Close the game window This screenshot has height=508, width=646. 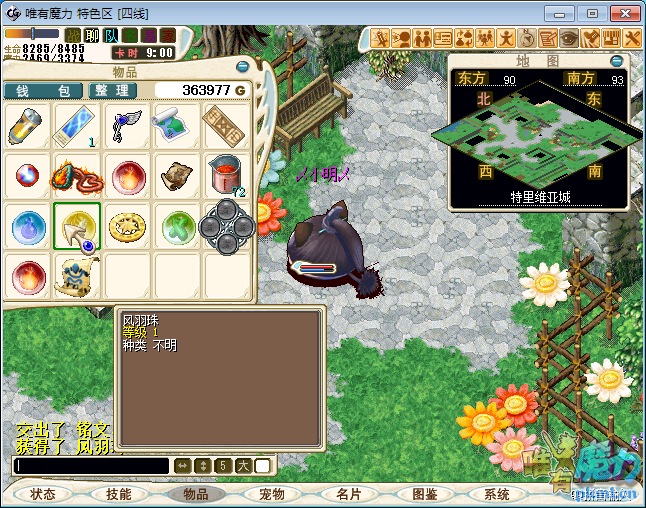tap(622, 13)
